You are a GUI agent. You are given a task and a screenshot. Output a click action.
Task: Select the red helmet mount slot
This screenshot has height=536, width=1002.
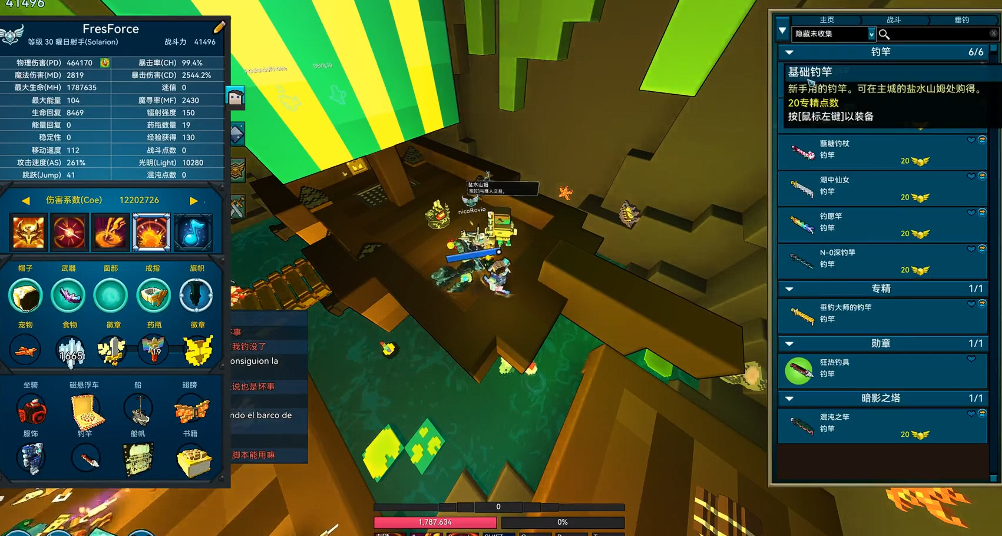tap(30, 409)
